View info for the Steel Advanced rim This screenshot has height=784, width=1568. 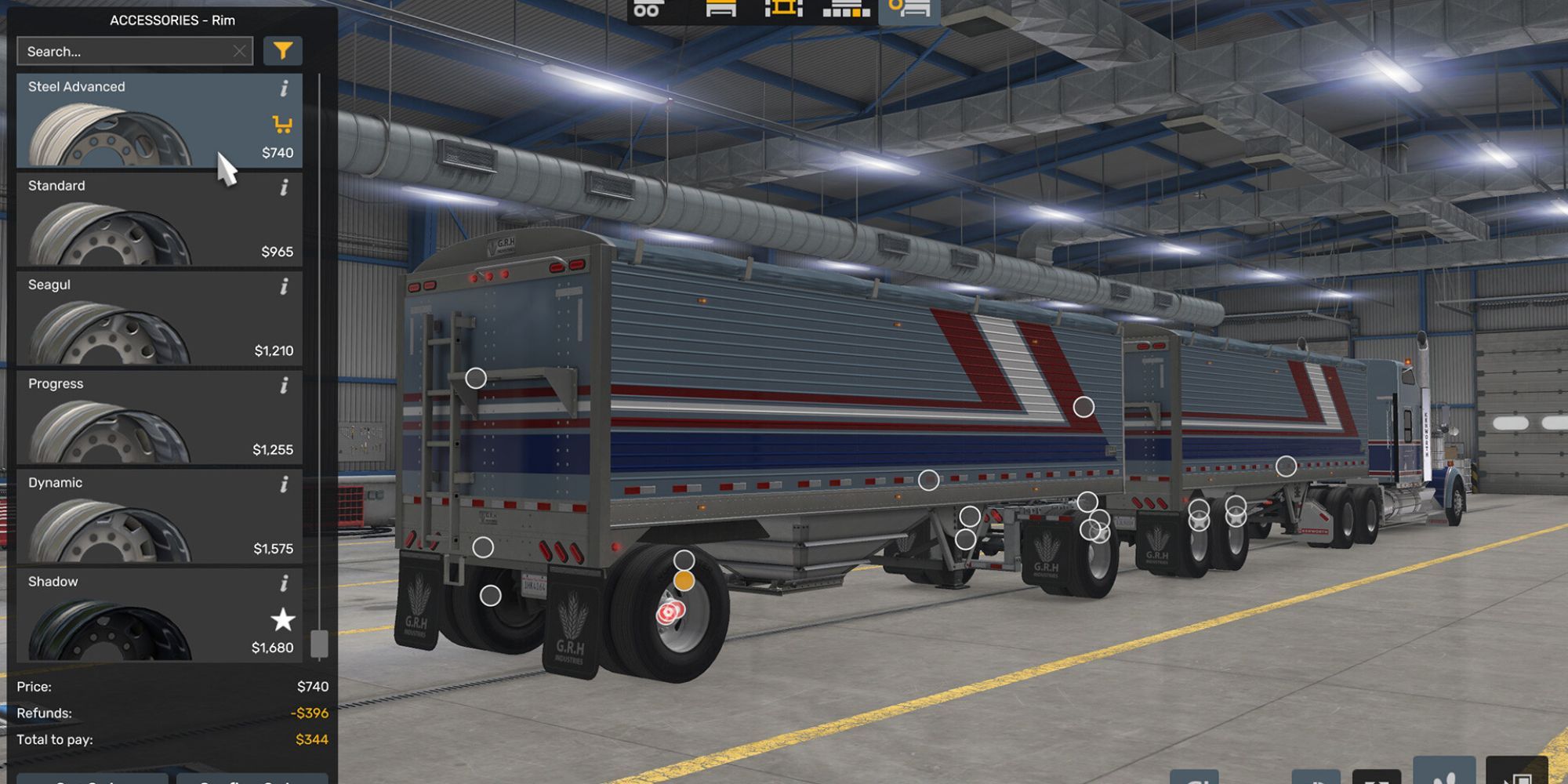283,88
